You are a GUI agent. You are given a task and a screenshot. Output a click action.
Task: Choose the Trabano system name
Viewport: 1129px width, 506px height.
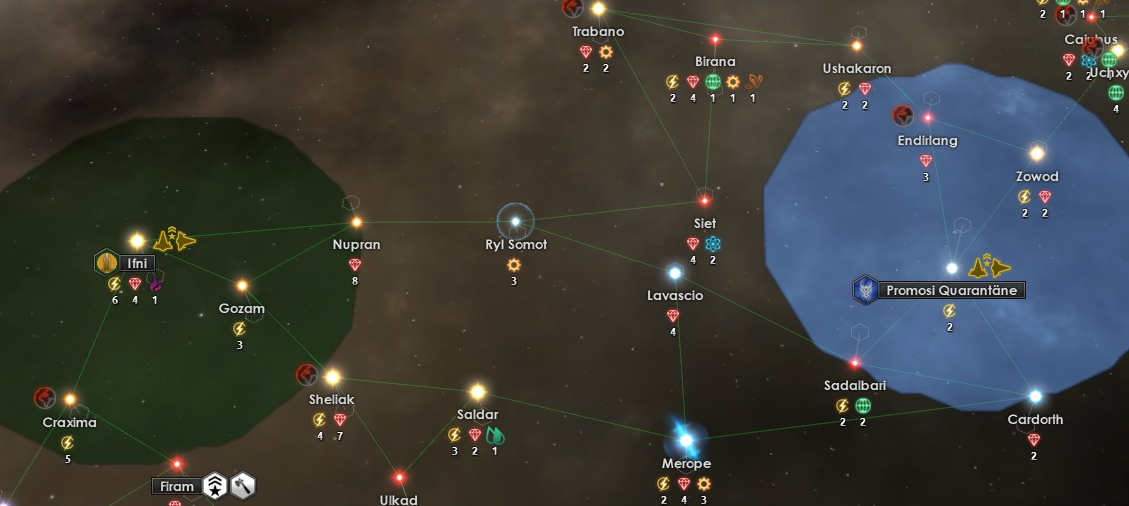[598, 32]
